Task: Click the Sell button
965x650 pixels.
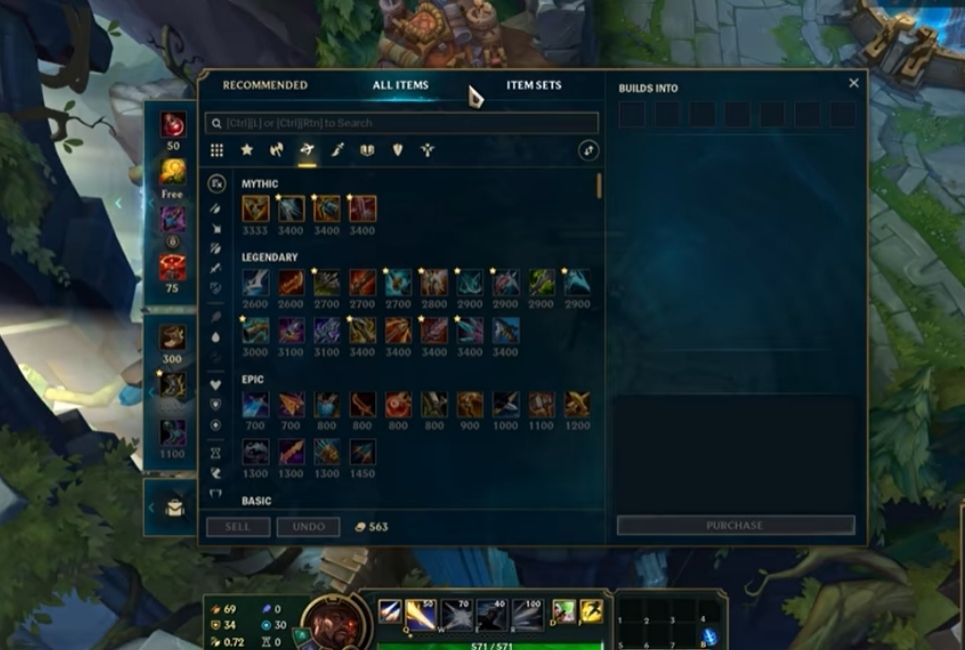Action: pos(238,527)
